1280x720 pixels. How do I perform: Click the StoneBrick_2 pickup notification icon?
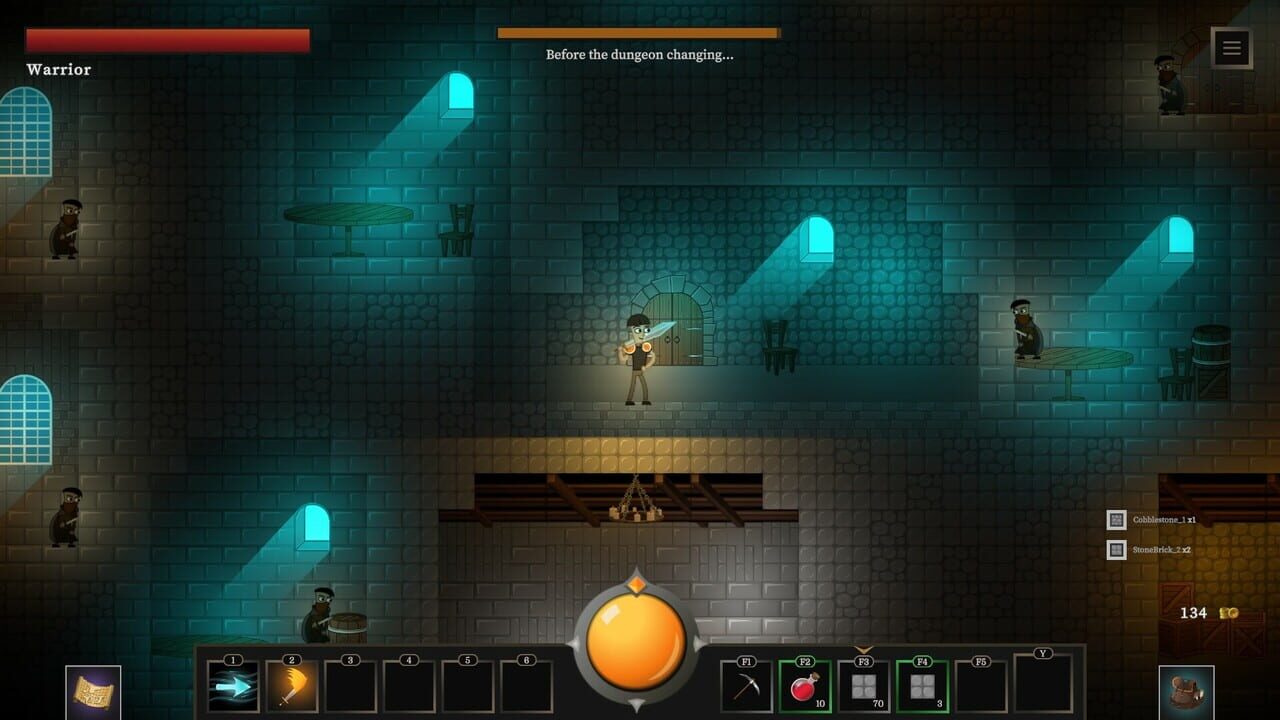pyautogui.click(x=1115, y=548)
